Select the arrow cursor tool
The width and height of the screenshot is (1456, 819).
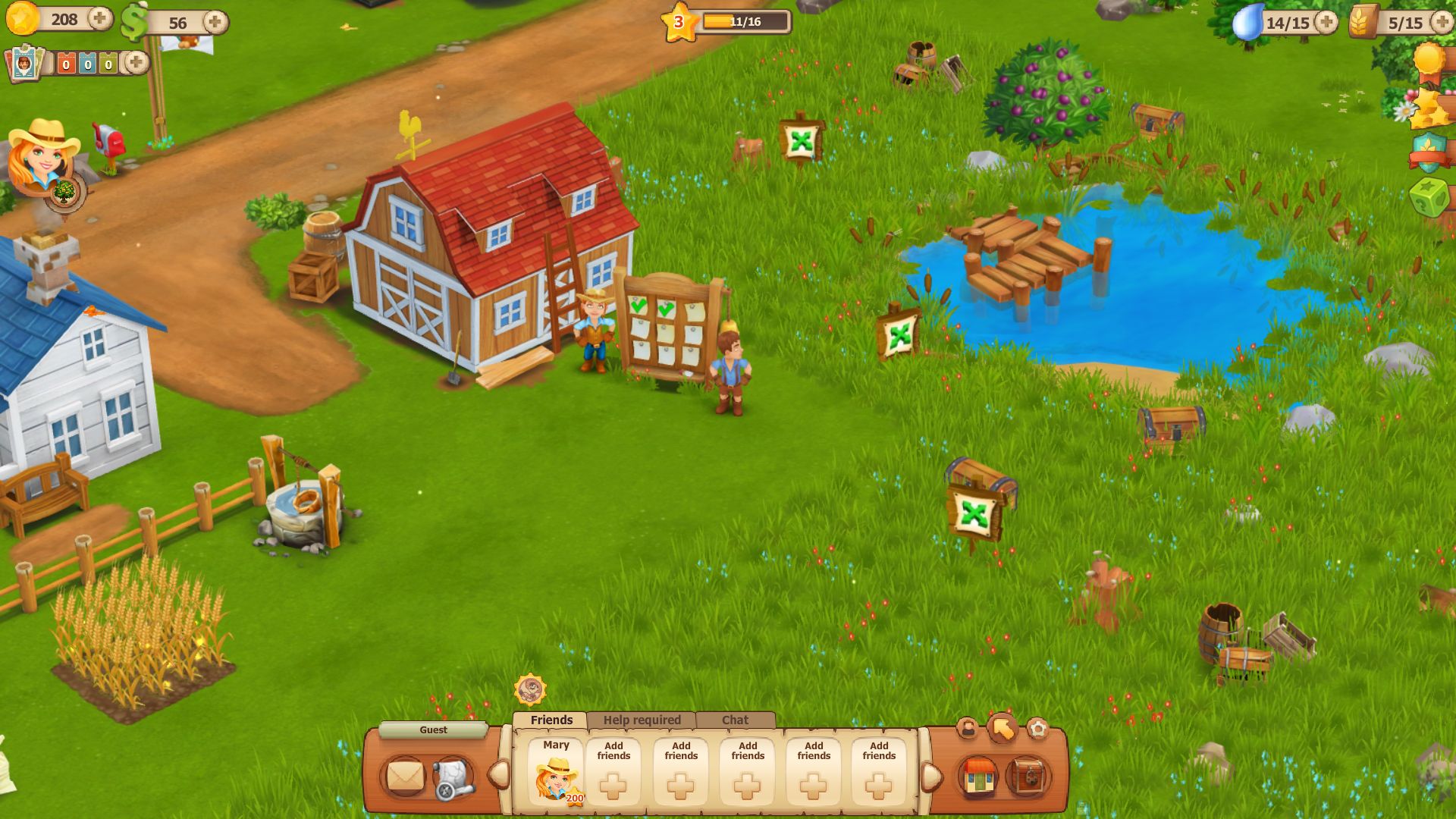point(1003,729)
